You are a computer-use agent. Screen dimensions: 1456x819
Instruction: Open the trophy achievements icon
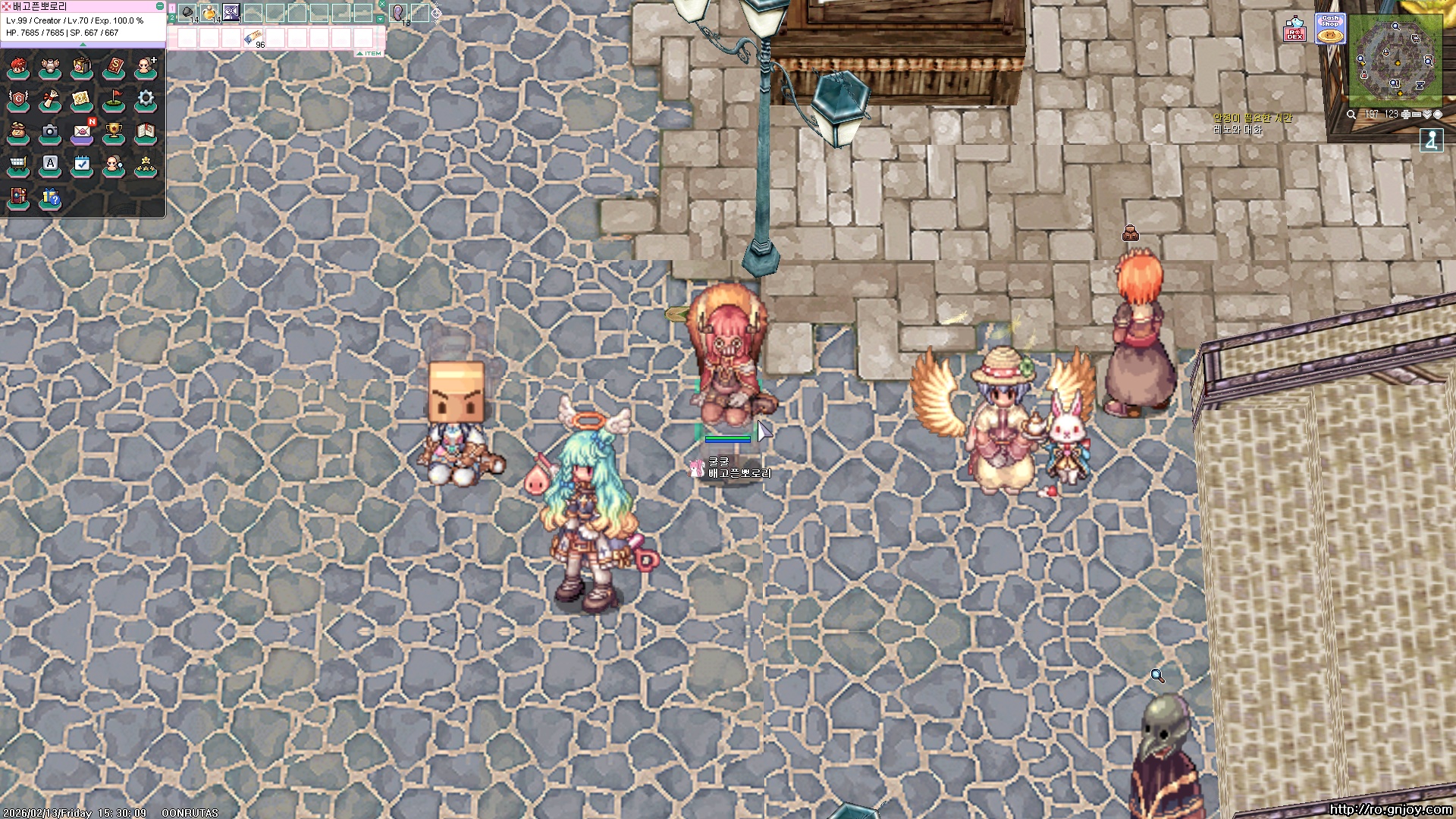pos(114,132)
